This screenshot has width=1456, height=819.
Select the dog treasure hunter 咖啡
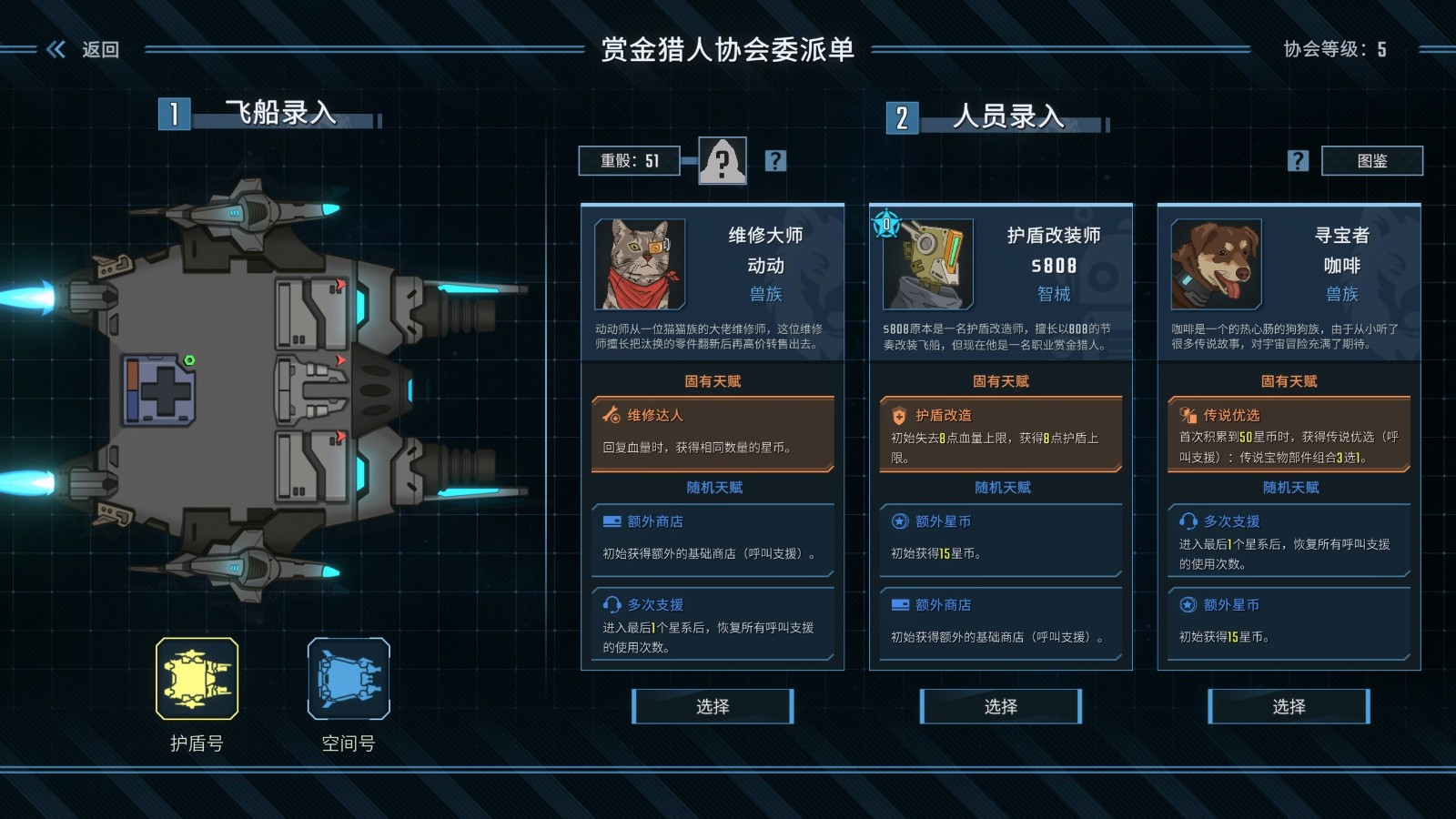[x=1289, y=706]
